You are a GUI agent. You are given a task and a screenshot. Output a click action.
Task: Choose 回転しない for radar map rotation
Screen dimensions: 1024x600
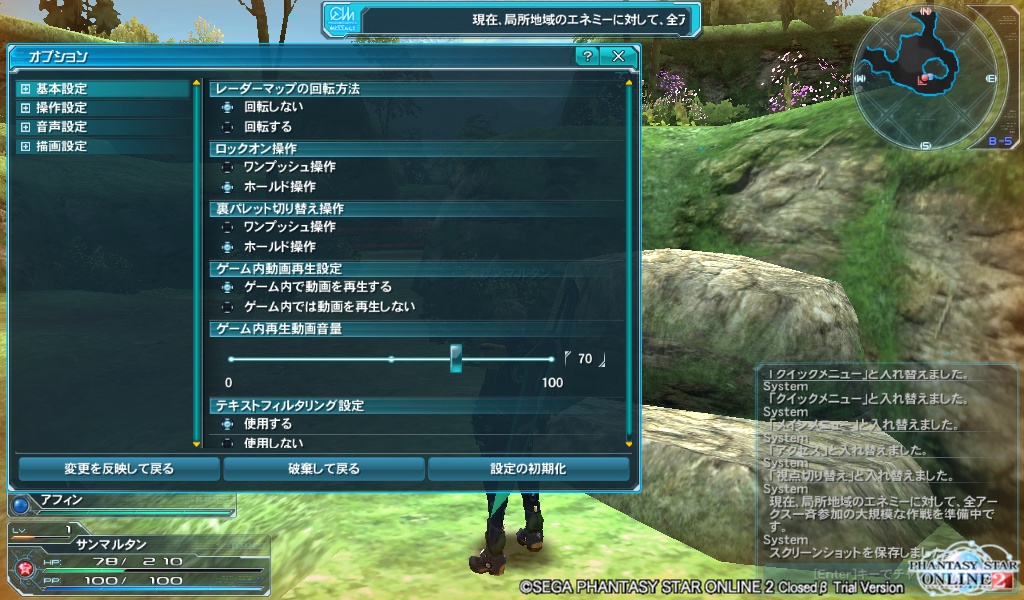(227, 107)
